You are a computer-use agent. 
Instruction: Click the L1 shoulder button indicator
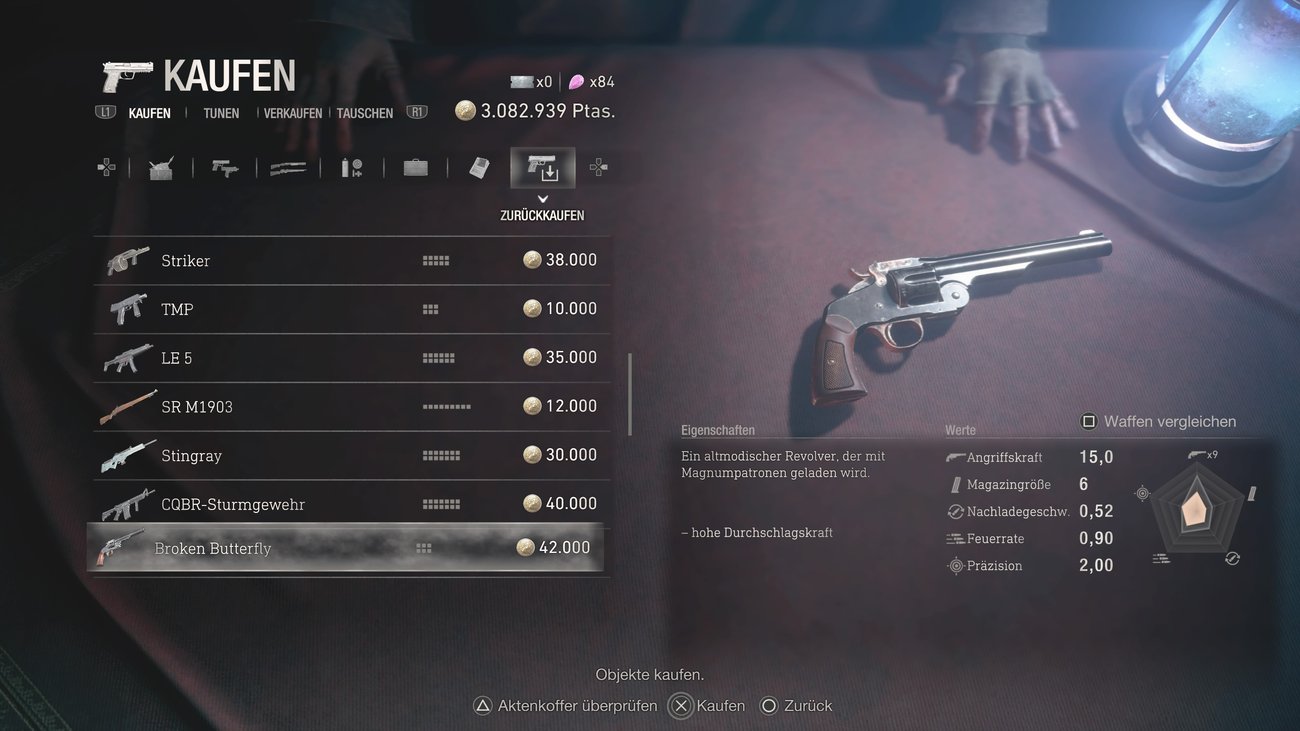105,113
